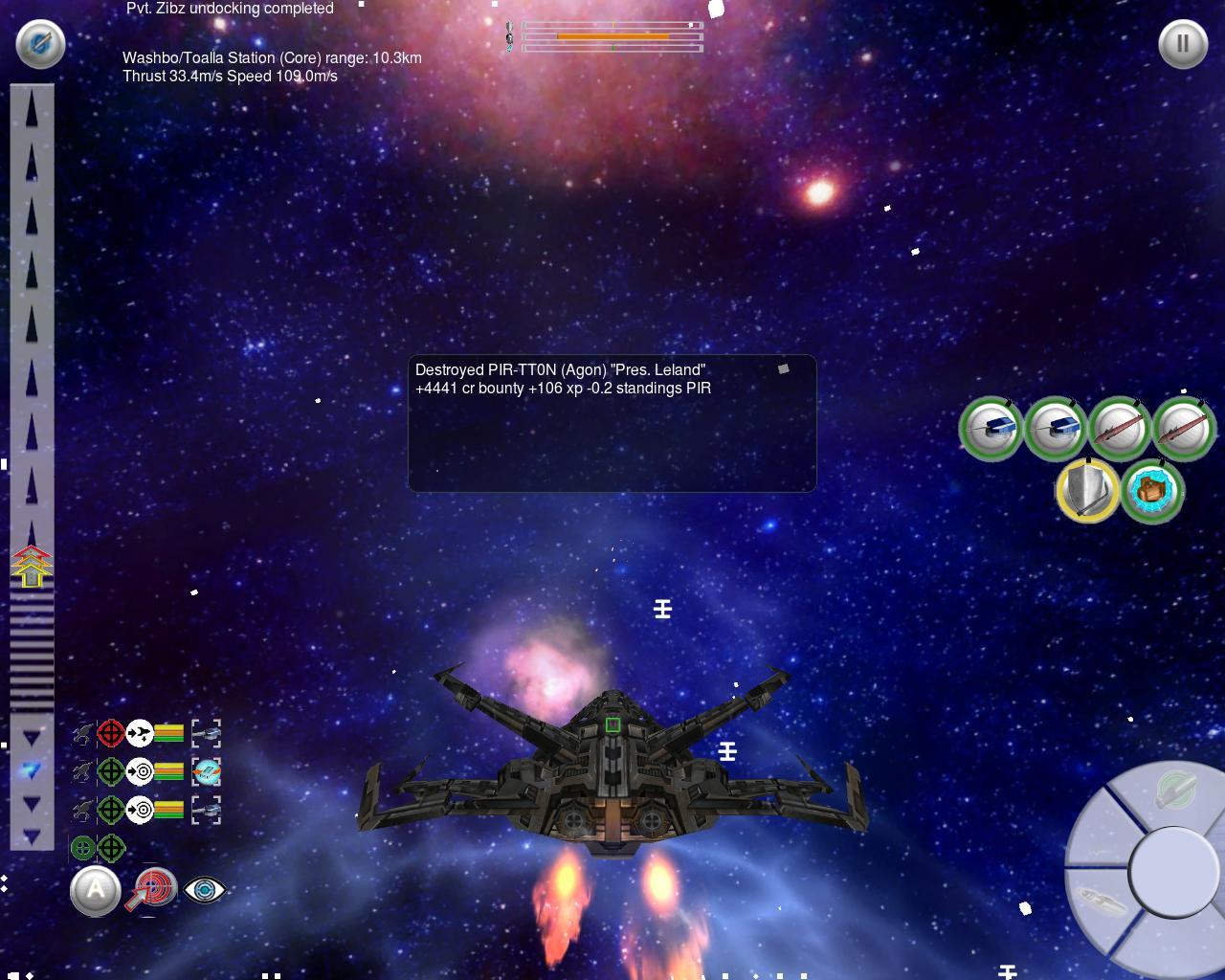Click the round 'A' autopilot button
The width and height of the screenshot is (1225, 980).
pos(96,890)
